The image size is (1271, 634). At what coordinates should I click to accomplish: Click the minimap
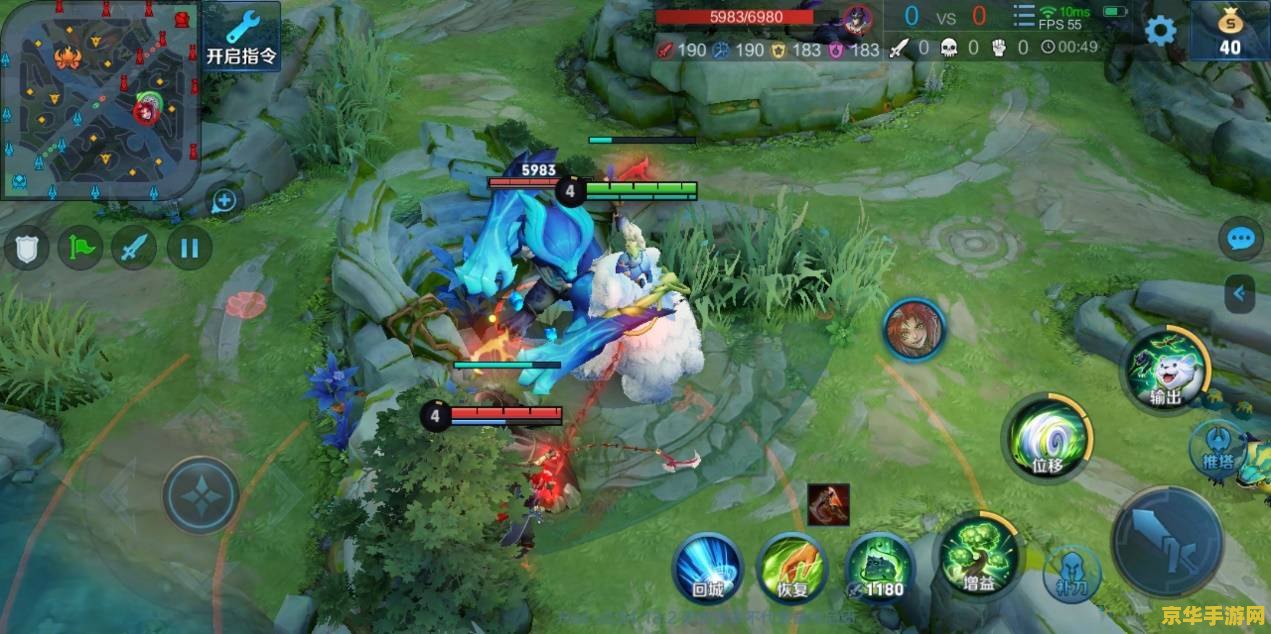click(x=99, y=100)
